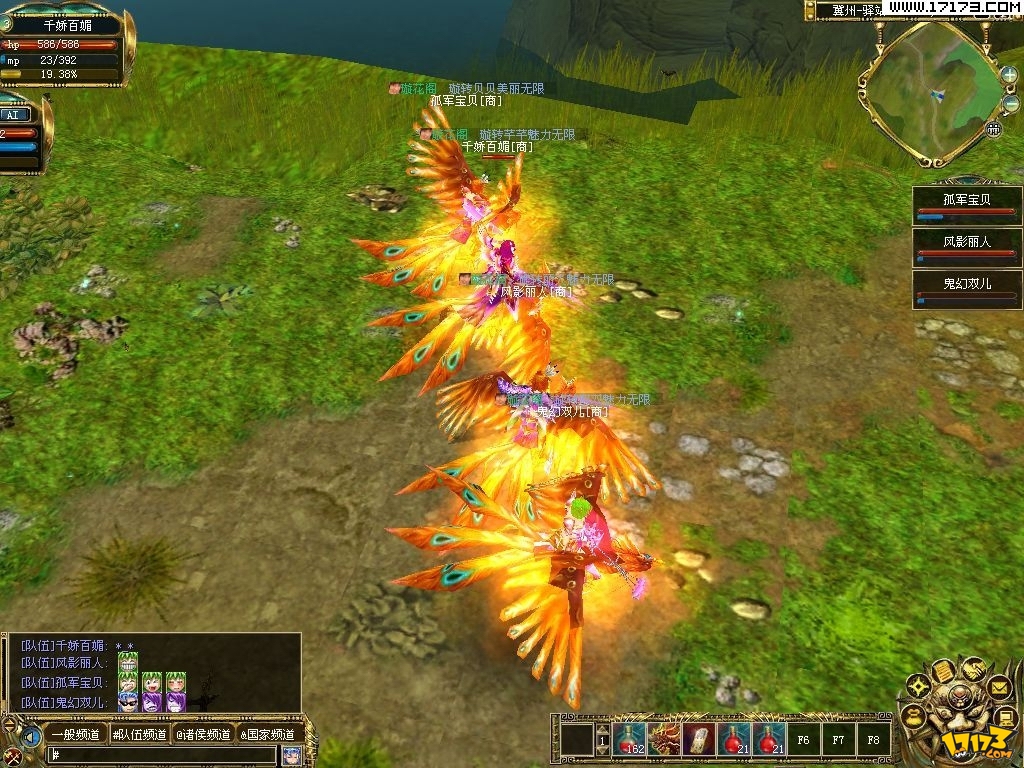The height and width of the screenshot is (768, 1024).
Task: Switch to the 一般频道 chat channel
Action: (75, 735)
